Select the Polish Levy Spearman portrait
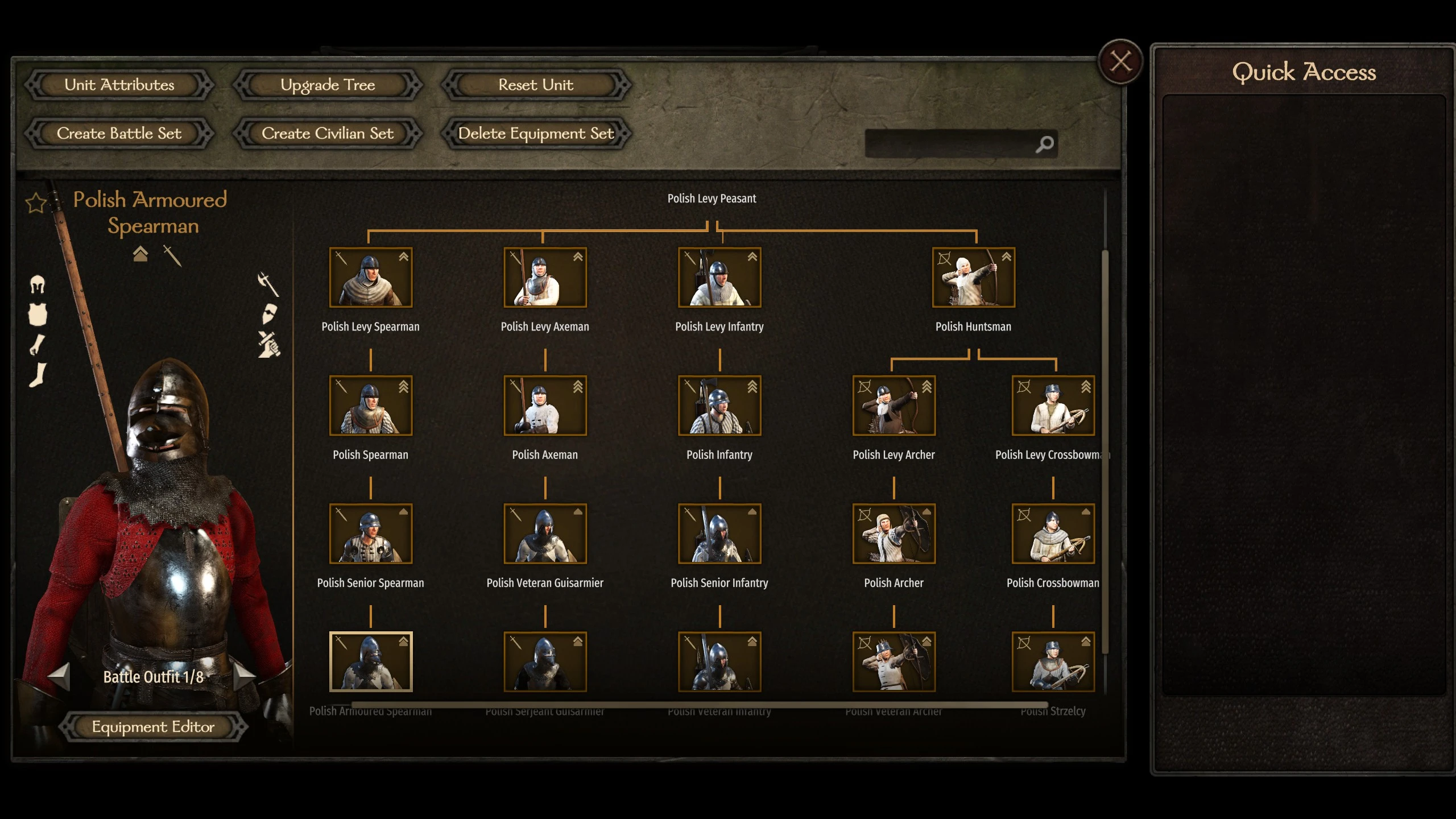1456x819 pixels. (x=371, y=278)
